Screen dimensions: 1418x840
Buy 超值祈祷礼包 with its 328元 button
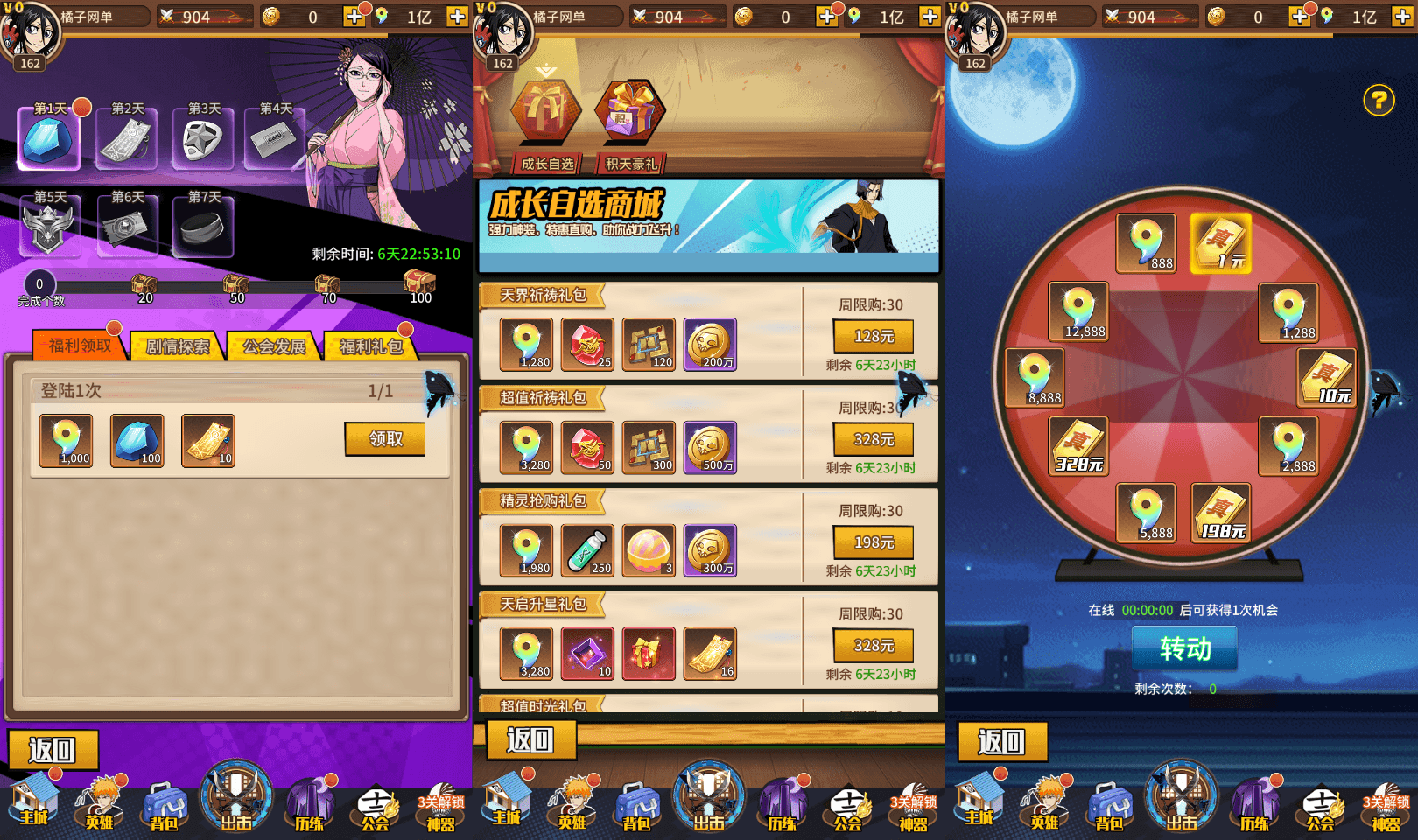click(x=873, y=439)
